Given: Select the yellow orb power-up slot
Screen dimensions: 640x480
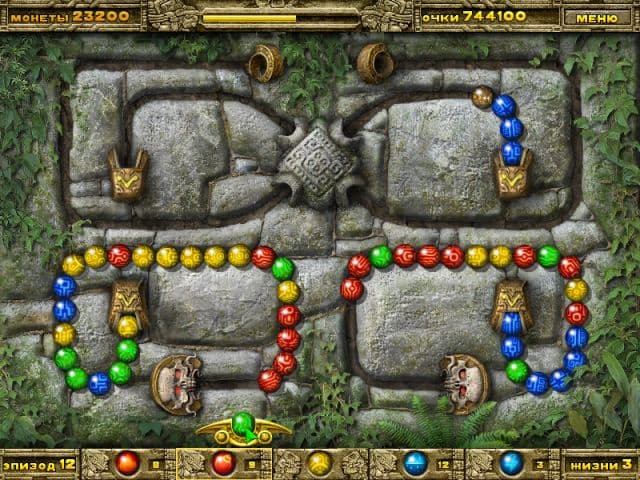Looking at the screenshot, I should point(319,463).
